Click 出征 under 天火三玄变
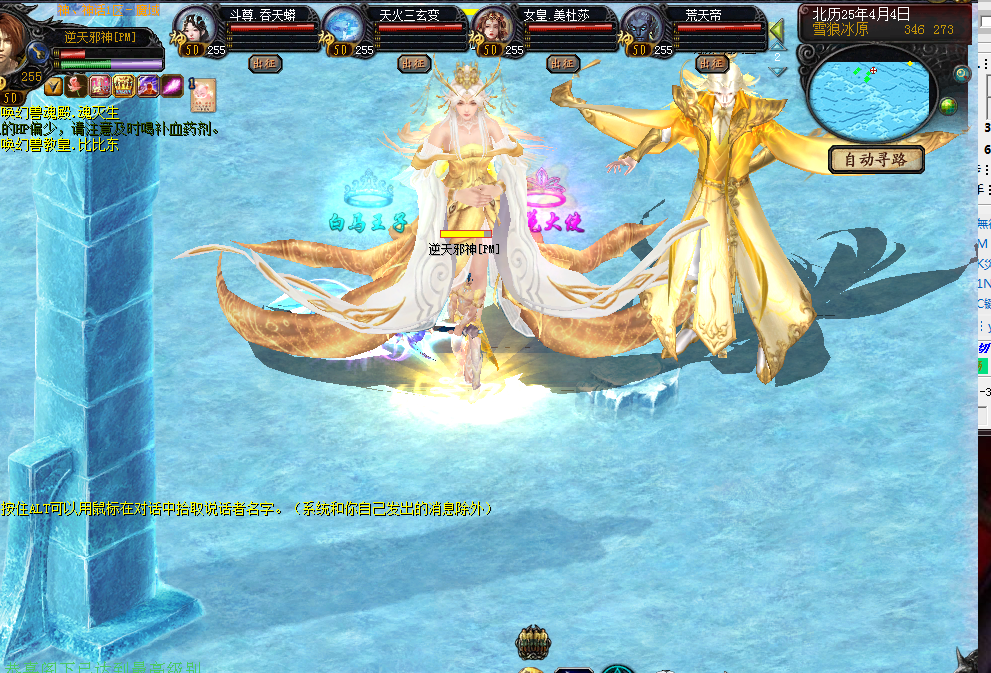Screen dimensions: 991x673 pos(414,63)
